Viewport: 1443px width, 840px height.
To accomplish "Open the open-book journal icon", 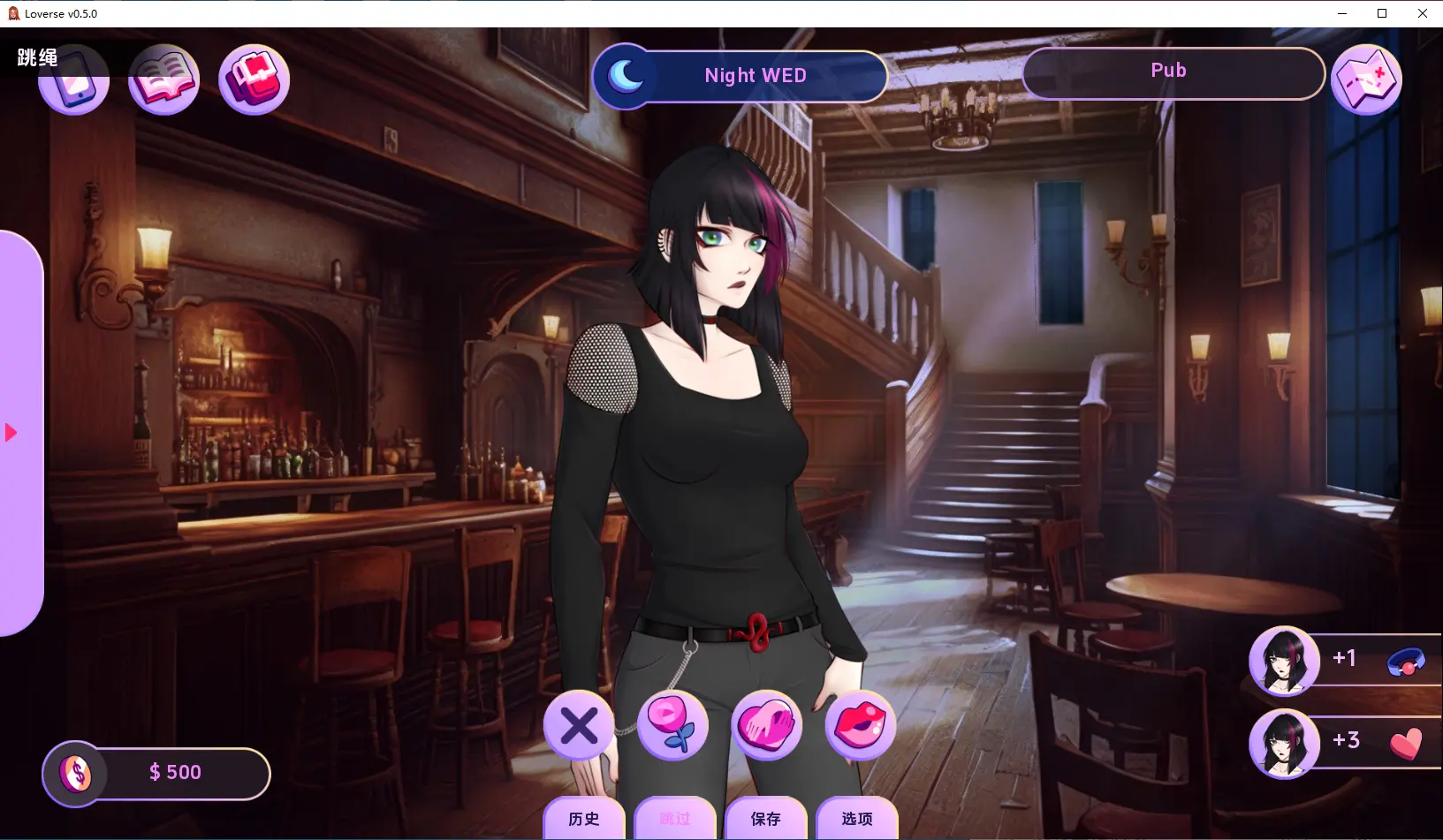I will click(x=163, y=79).
